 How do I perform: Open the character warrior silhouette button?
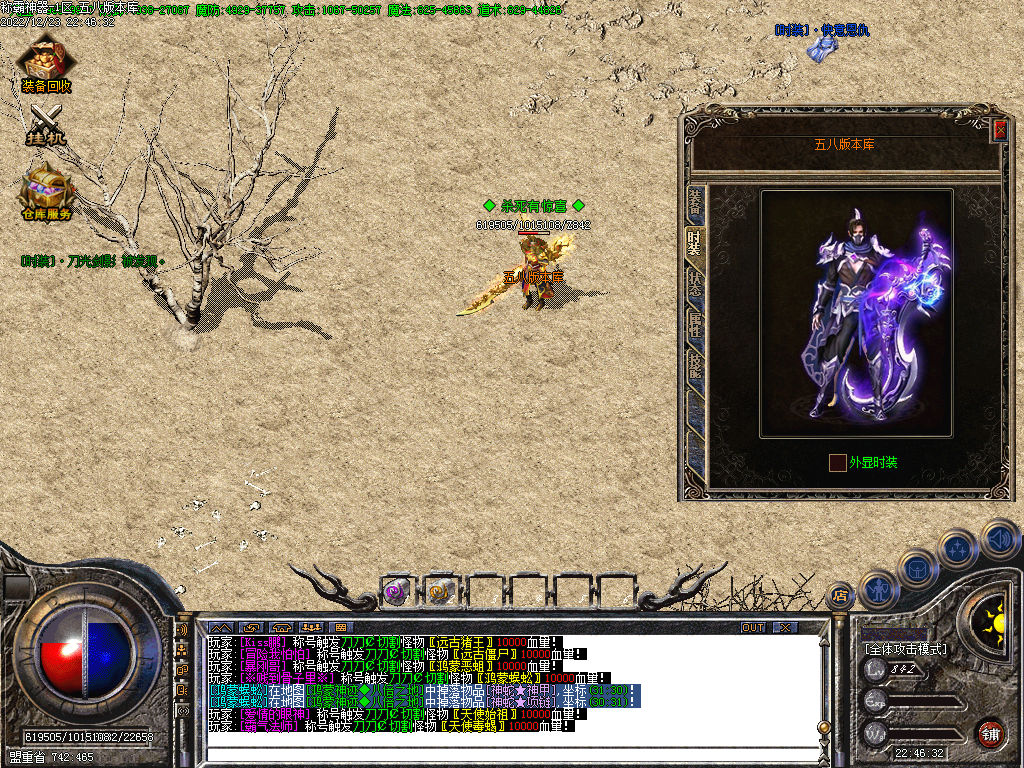[880, 589]
